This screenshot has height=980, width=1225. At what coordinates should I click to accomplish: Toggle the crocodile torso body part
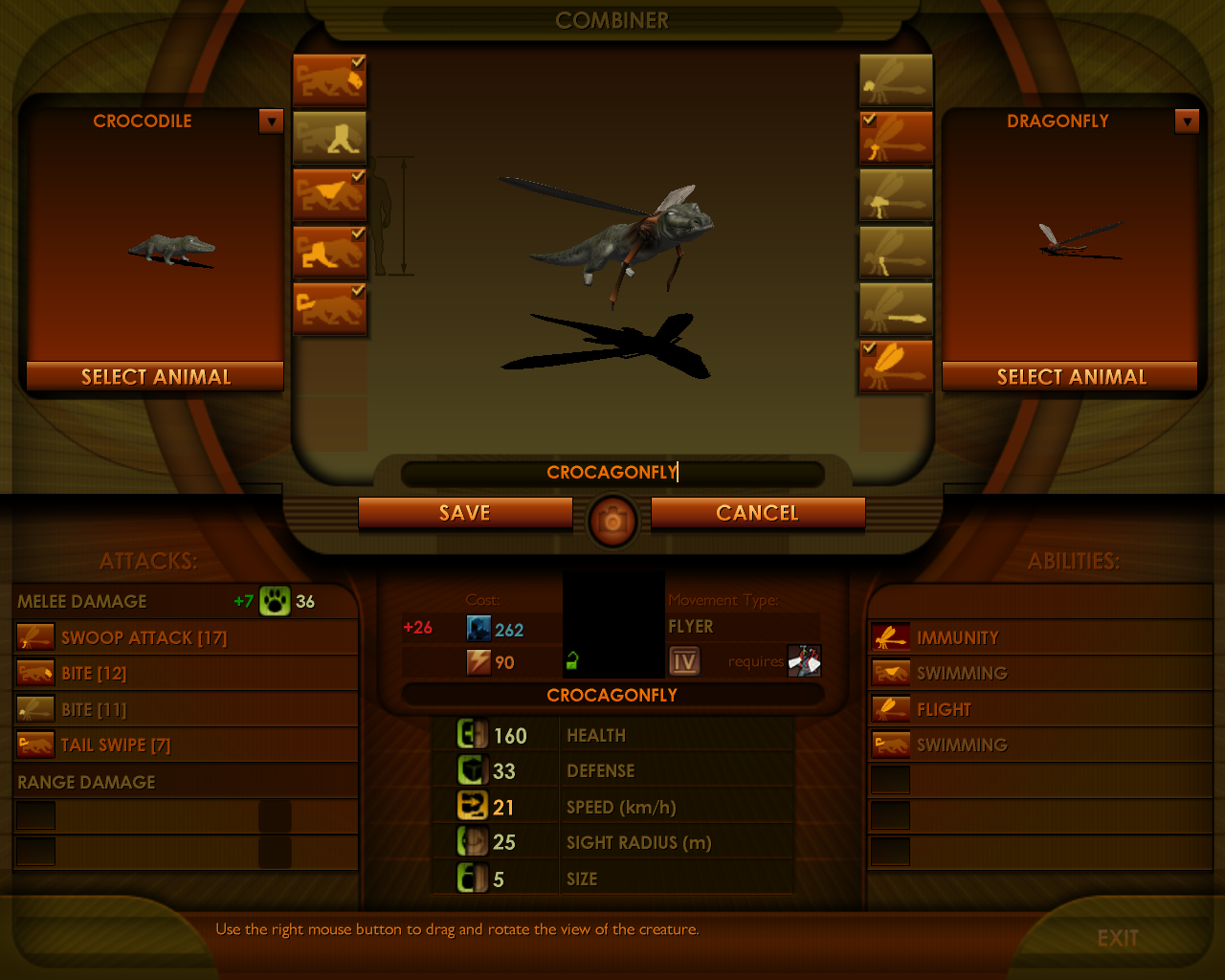(x=329, y=194)
